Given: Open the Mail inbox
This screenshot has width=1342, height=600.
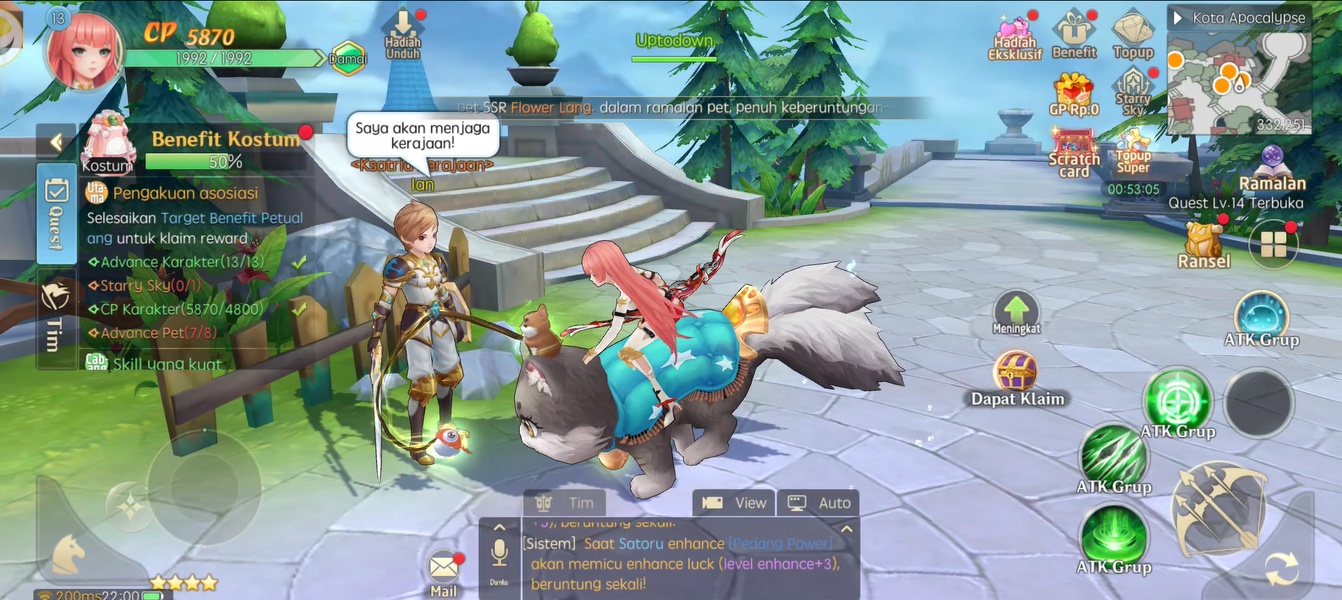Looking at the screenshot, I should click(443, 571).
